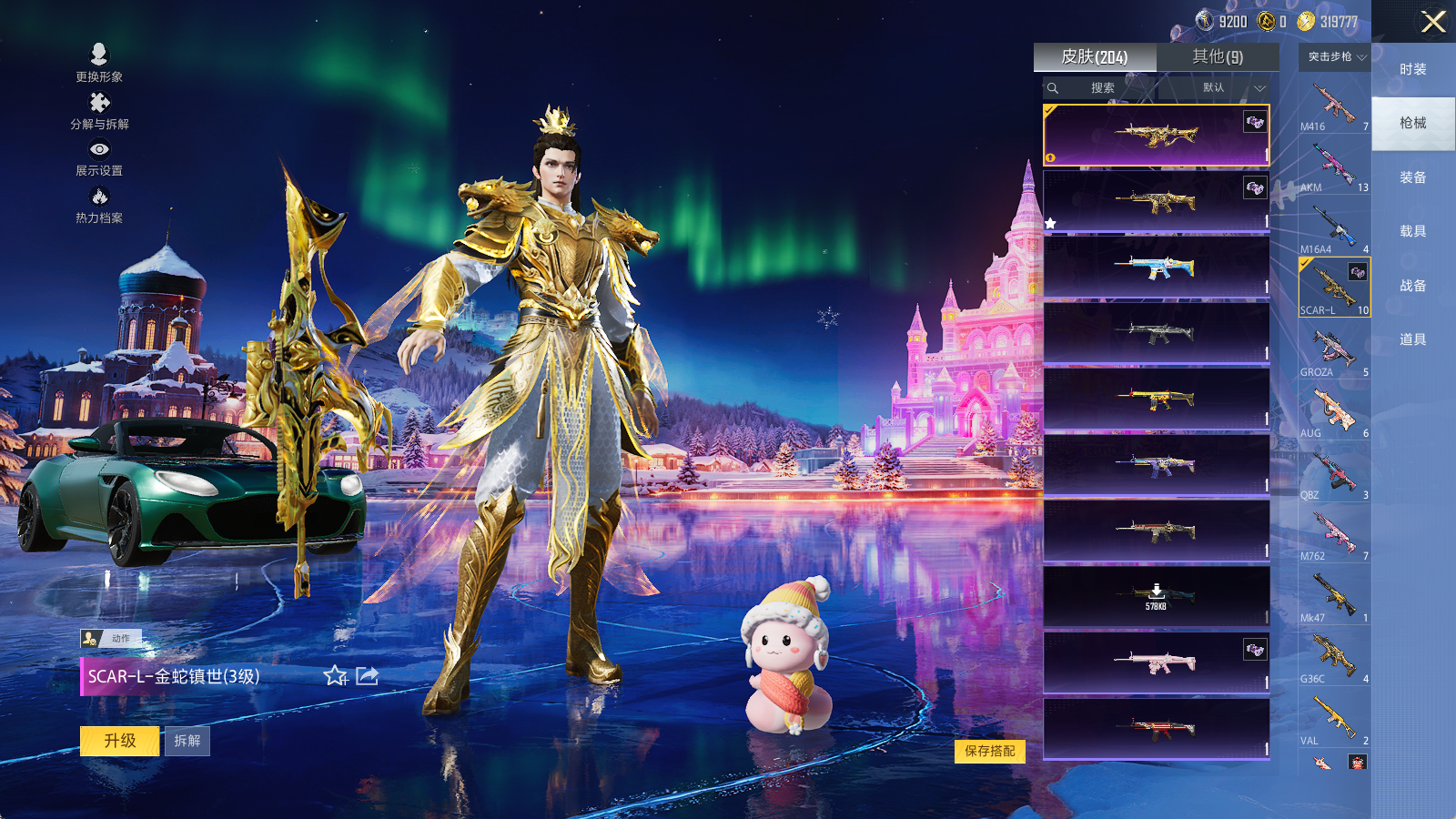Save the loadout with 保存搭配

[x=990, y=751]
